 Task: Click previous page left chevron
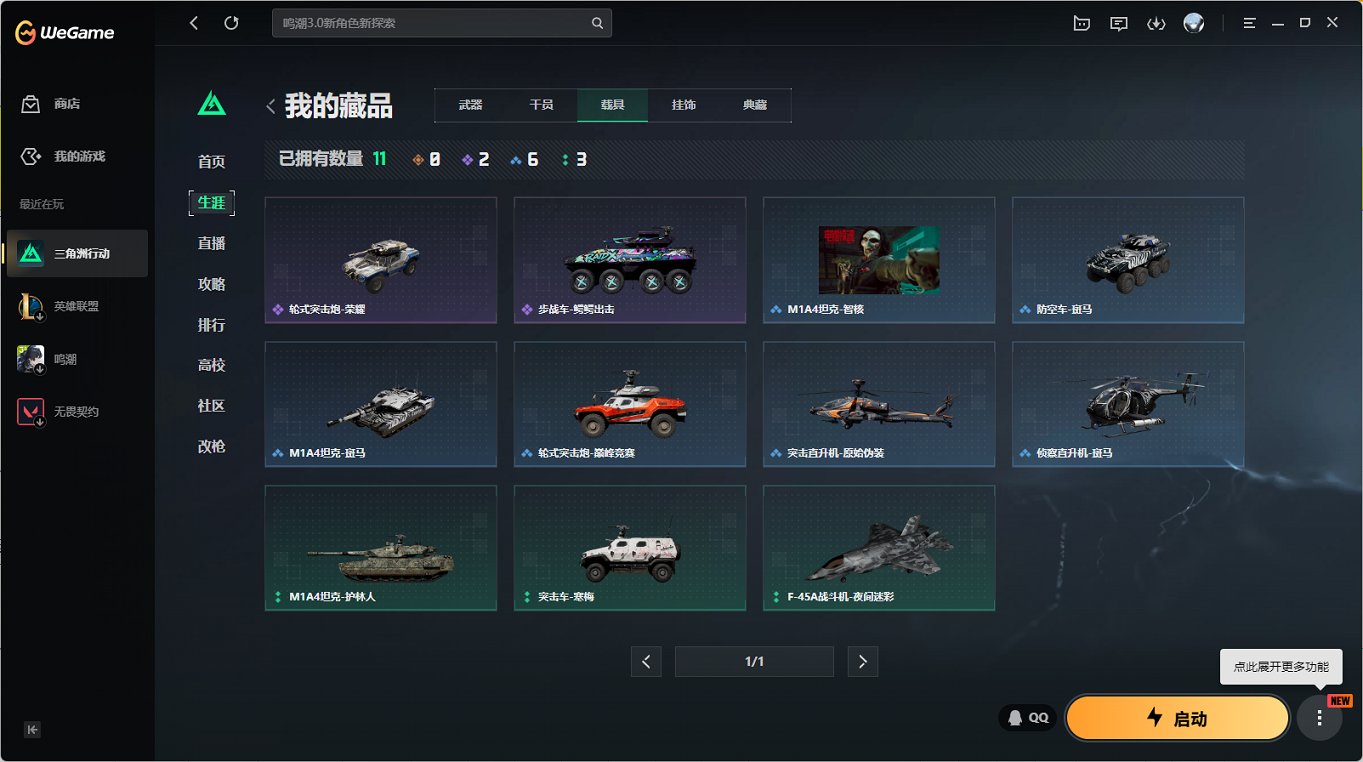[646, 661]
